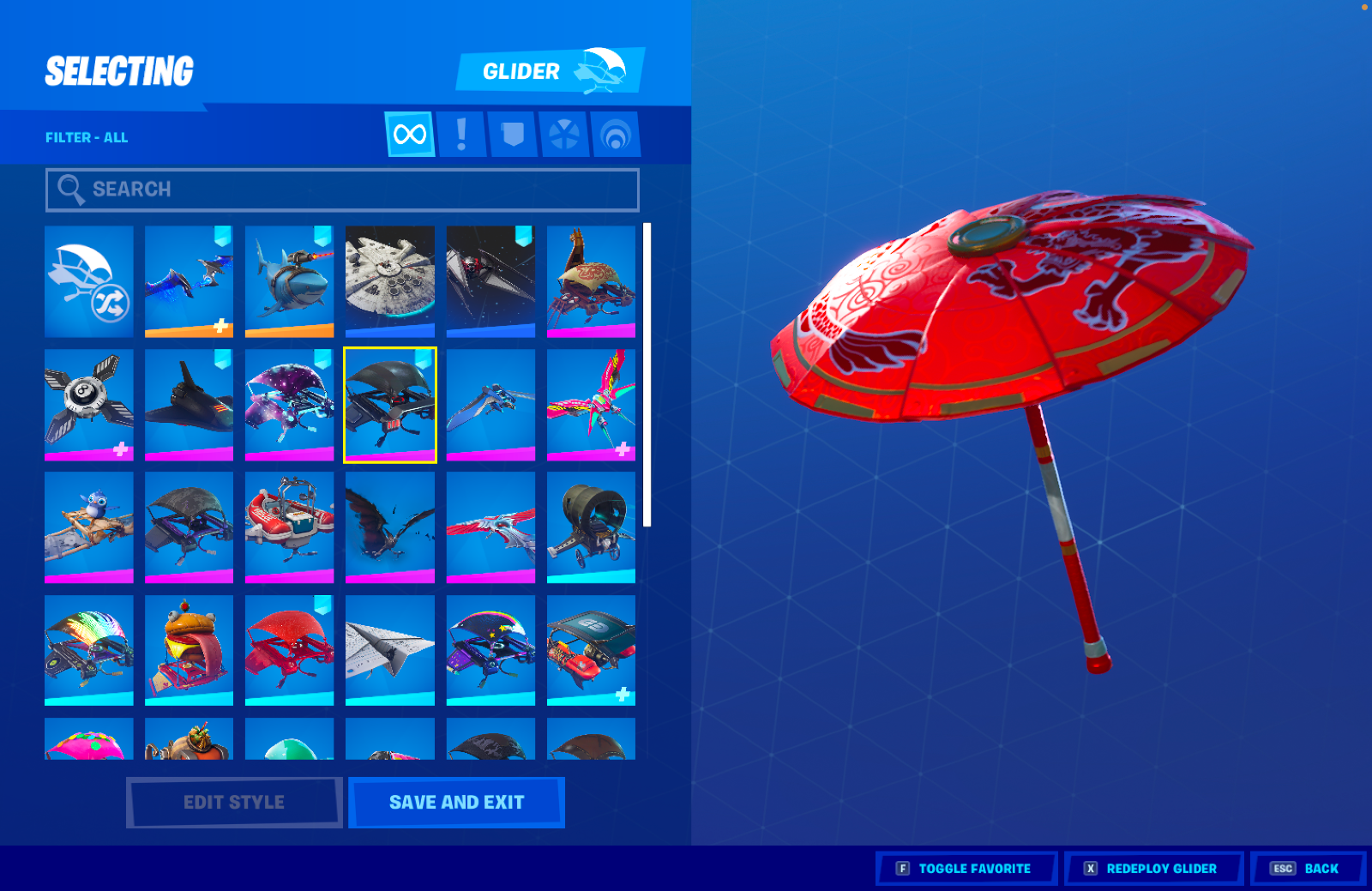Viewport: 1372px width, 891px height.
Task: Switch to the GLIDER tab header
Action: pyautogui.click(x=521, y=70)
